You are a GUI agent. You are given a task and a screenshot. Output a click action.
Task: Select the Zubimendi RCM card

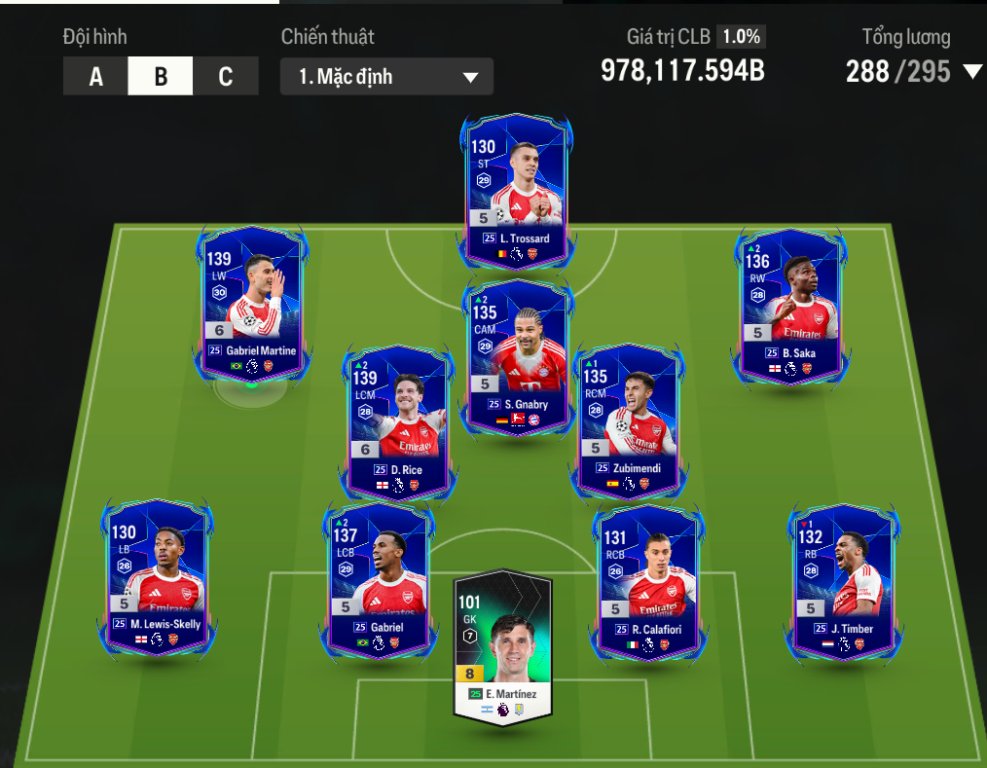click(629, 420)
